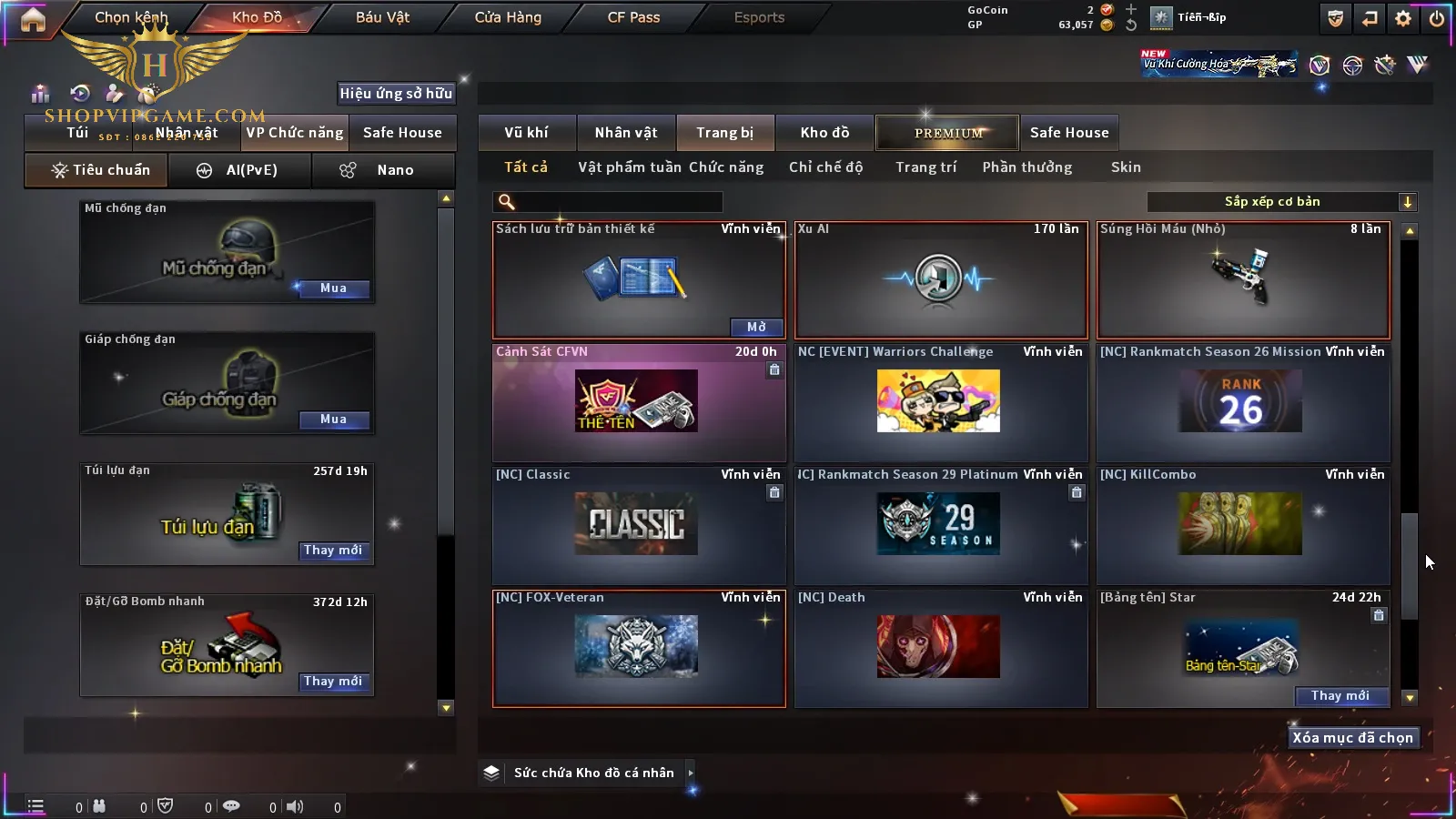Open the settings gear icon
The image size is (1456, 819).
pos(1403,18)
